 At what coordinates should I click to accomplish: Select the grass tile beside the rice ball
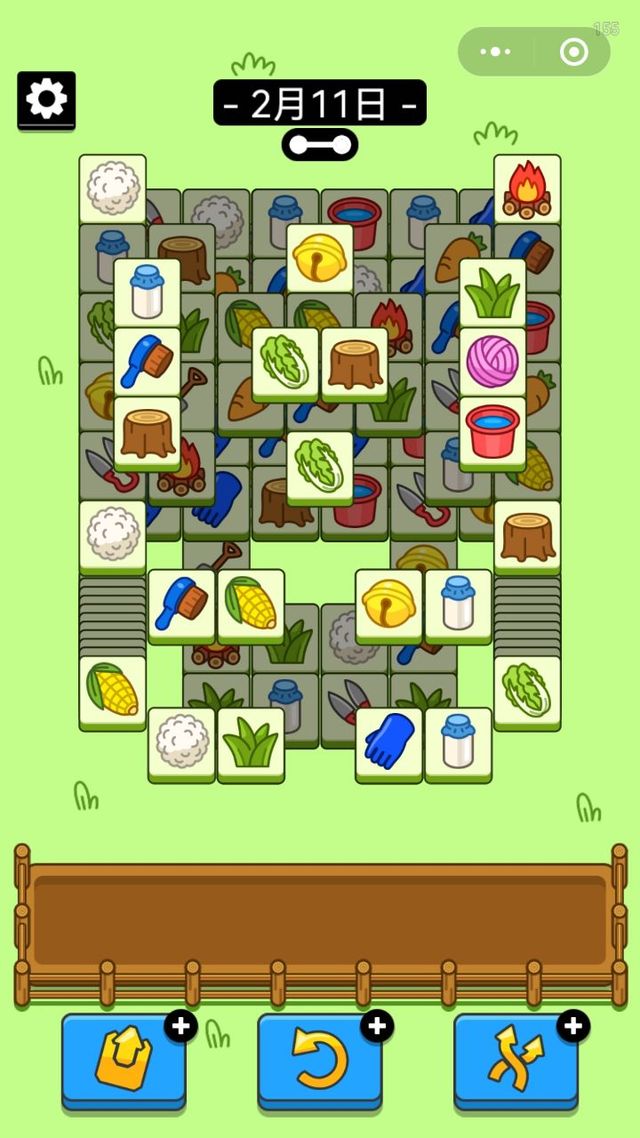(x=251, y=741)
